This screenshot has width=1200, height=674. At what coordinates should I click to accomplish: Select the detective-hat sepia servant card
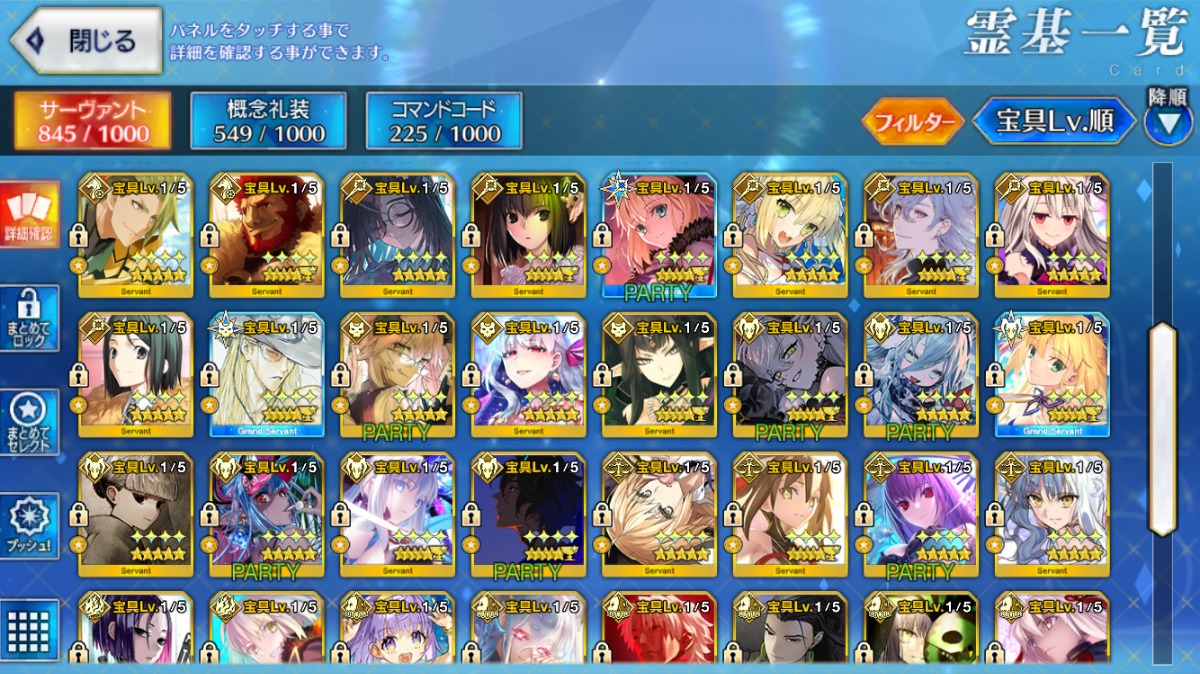tap(136, 516)
